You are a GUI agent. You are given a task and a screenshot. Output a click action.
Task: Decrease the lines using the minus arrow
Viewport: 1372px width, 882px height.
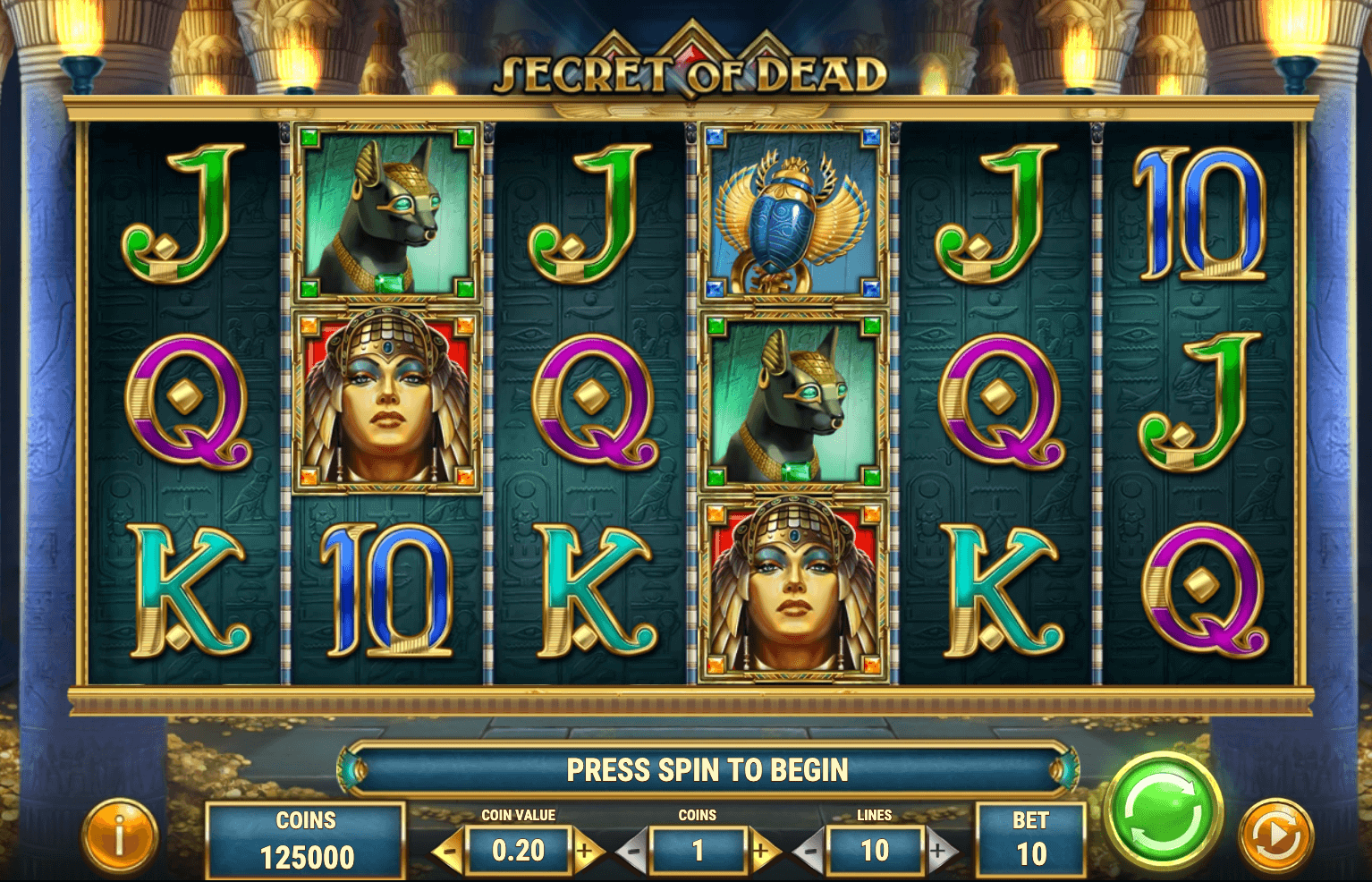pyautogui.click(x=810, y=852)
